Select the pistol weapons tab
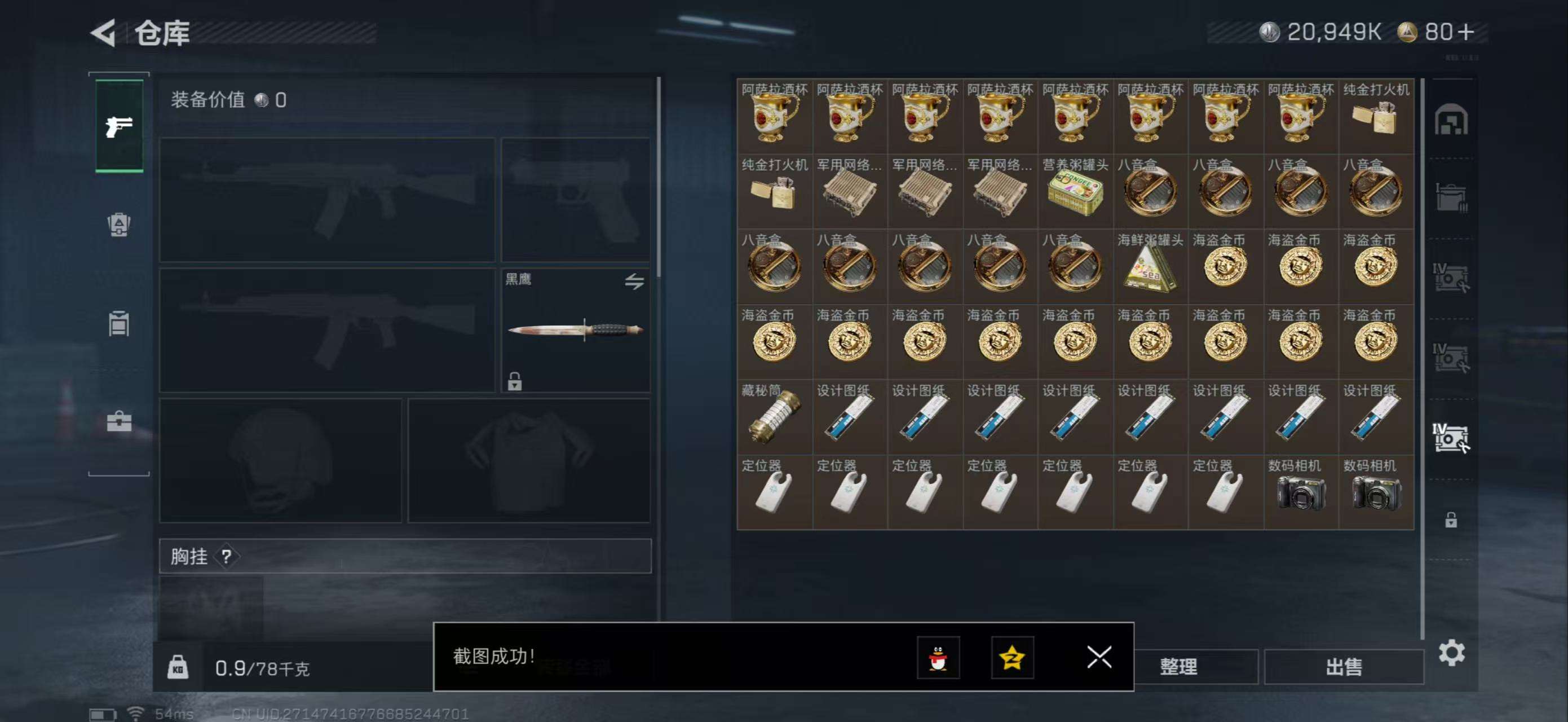This screenshot has width=1568, height=722. pos(120,126)
